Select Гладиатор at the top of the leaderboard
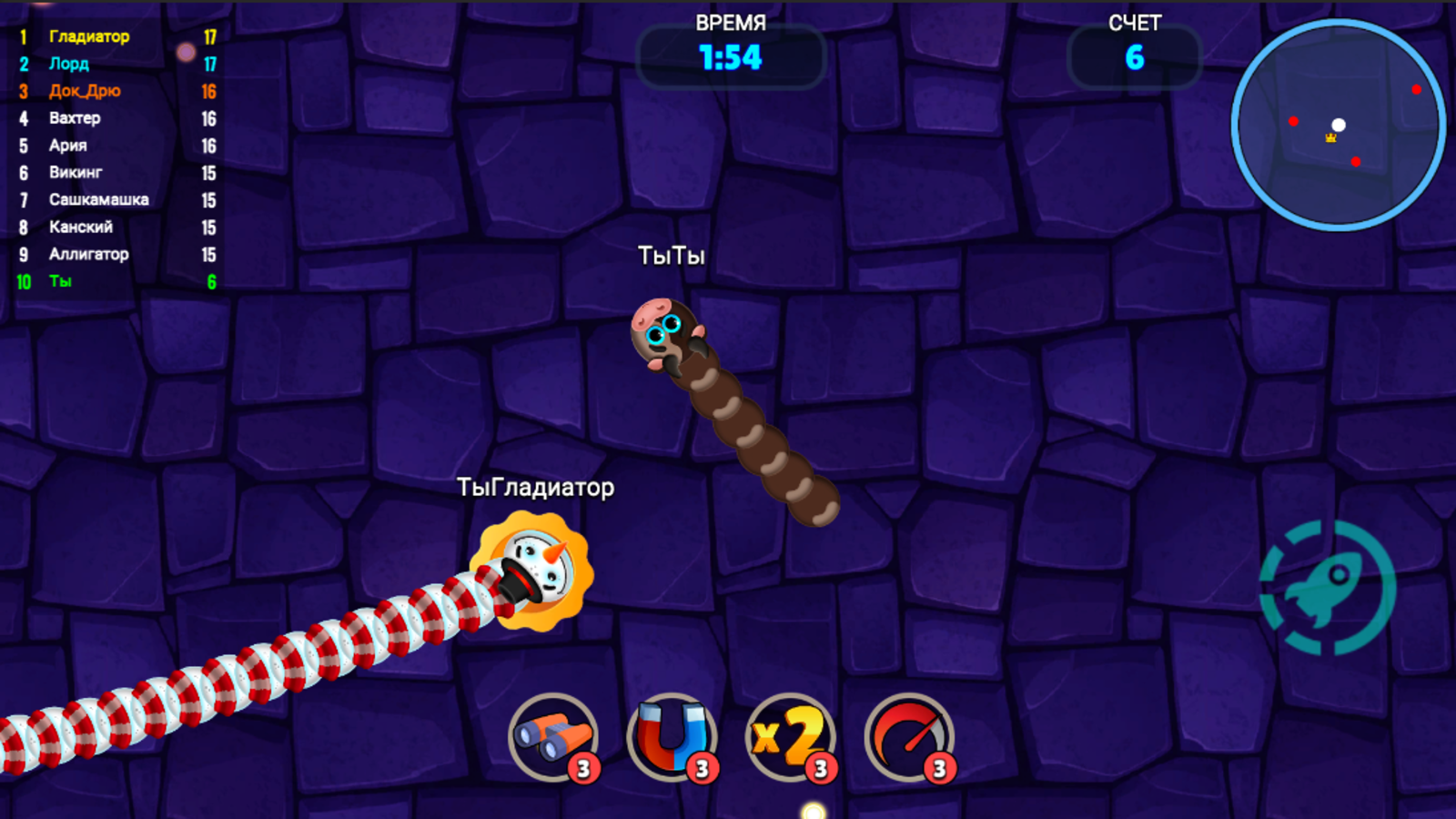 click(91, 37)
